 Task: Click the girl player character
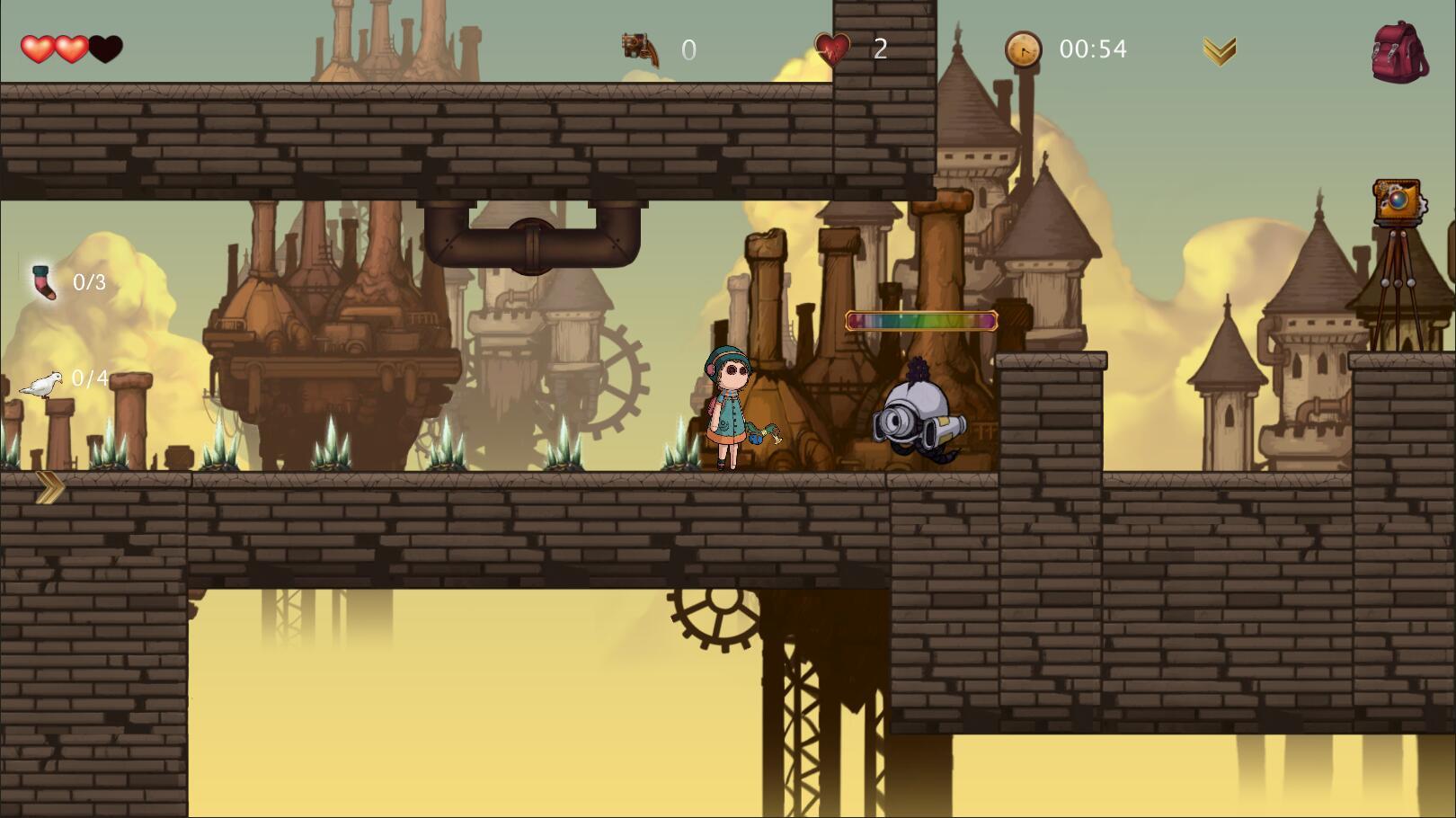coord(730,409)
